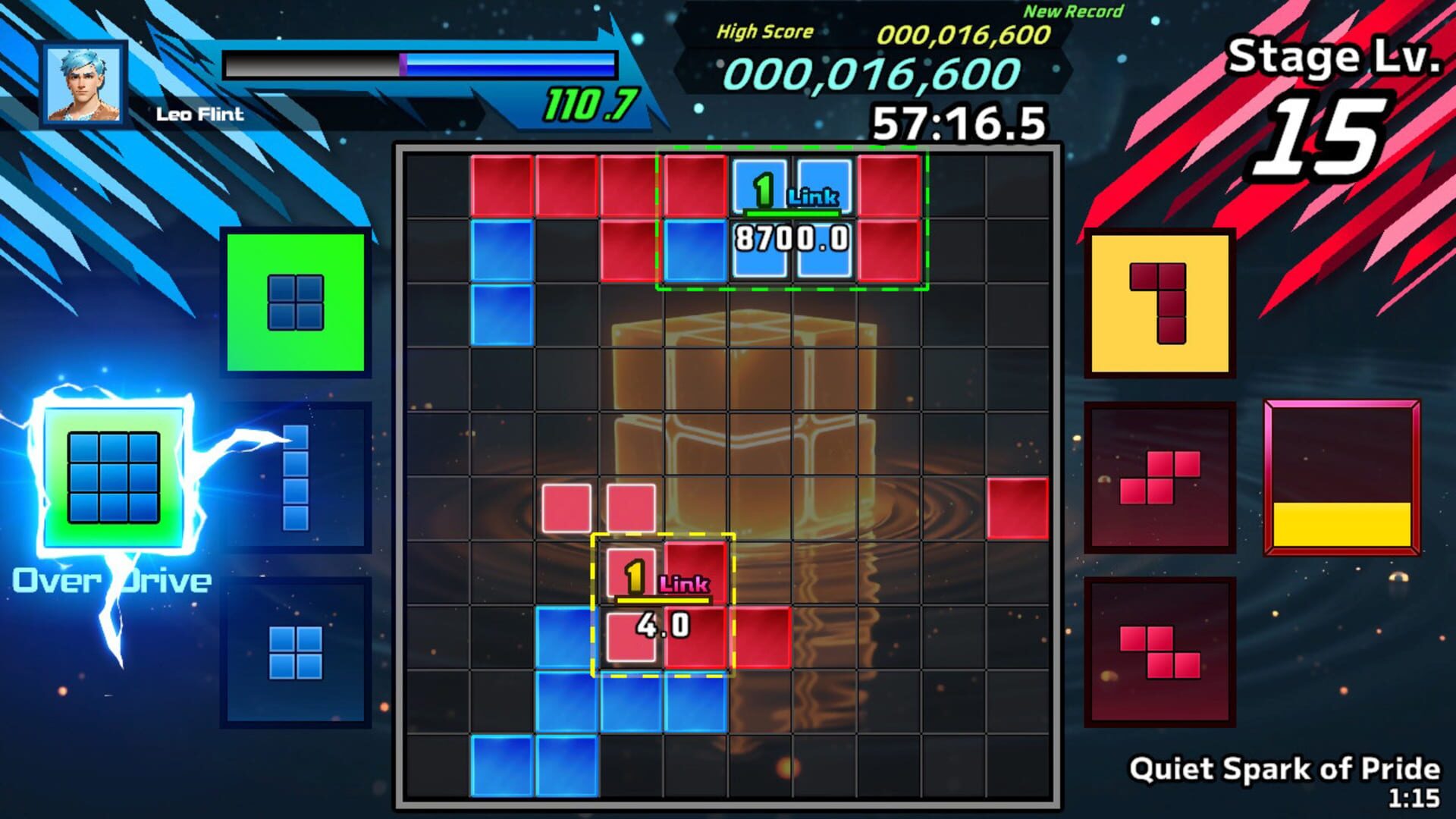Select the red S-shaped piece

(1160, 478)
